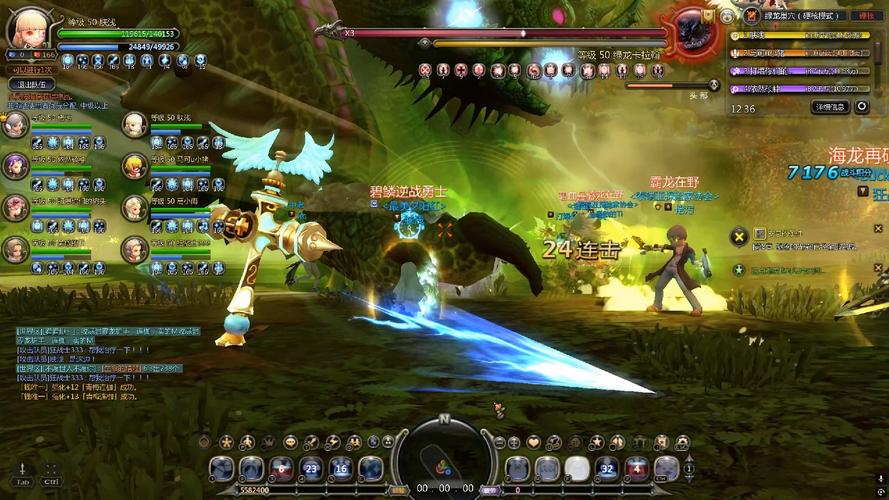Click the player character portrait
The height and width of the screenshot is (500, 889).
[x=28, y=31]
